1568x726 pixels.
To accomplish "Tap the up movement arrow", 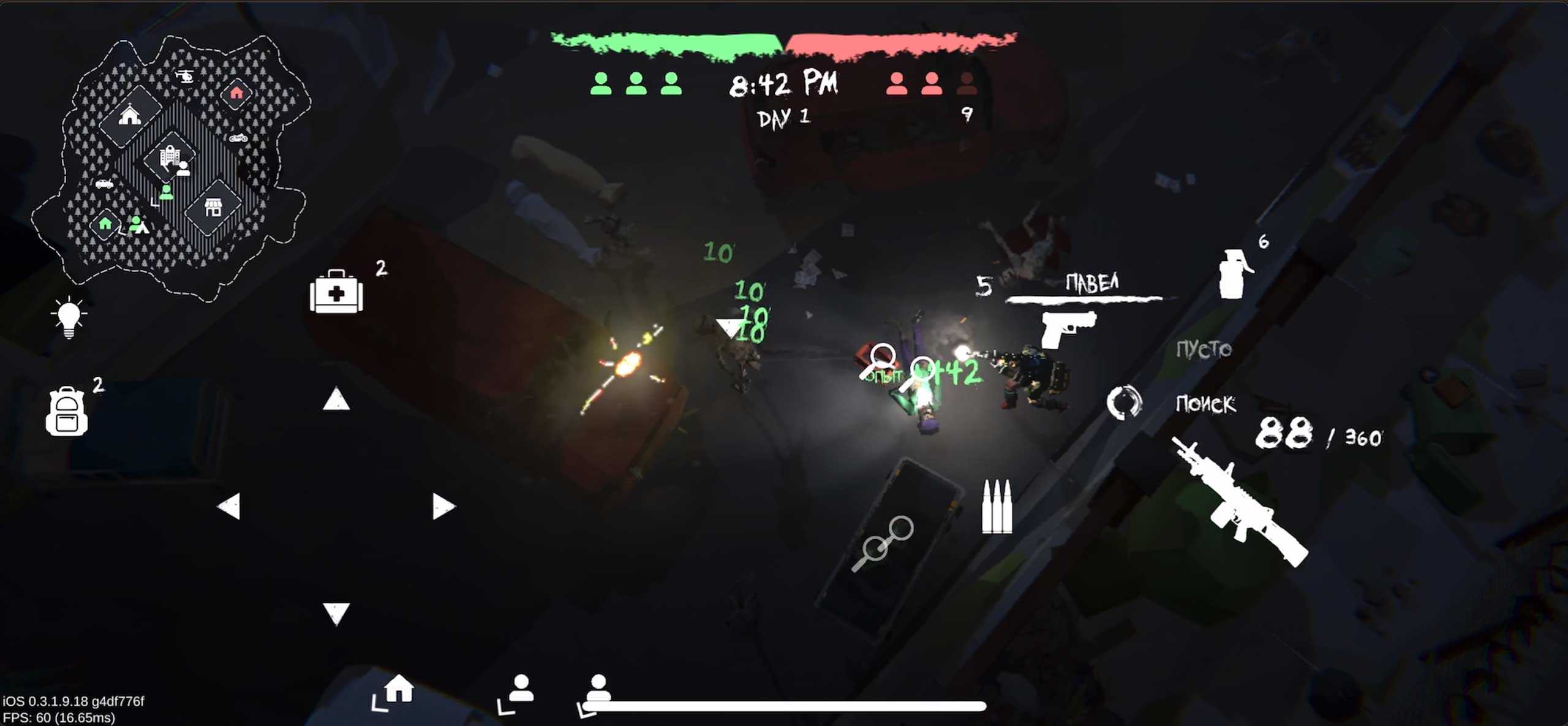I will [x=336, y=399].
